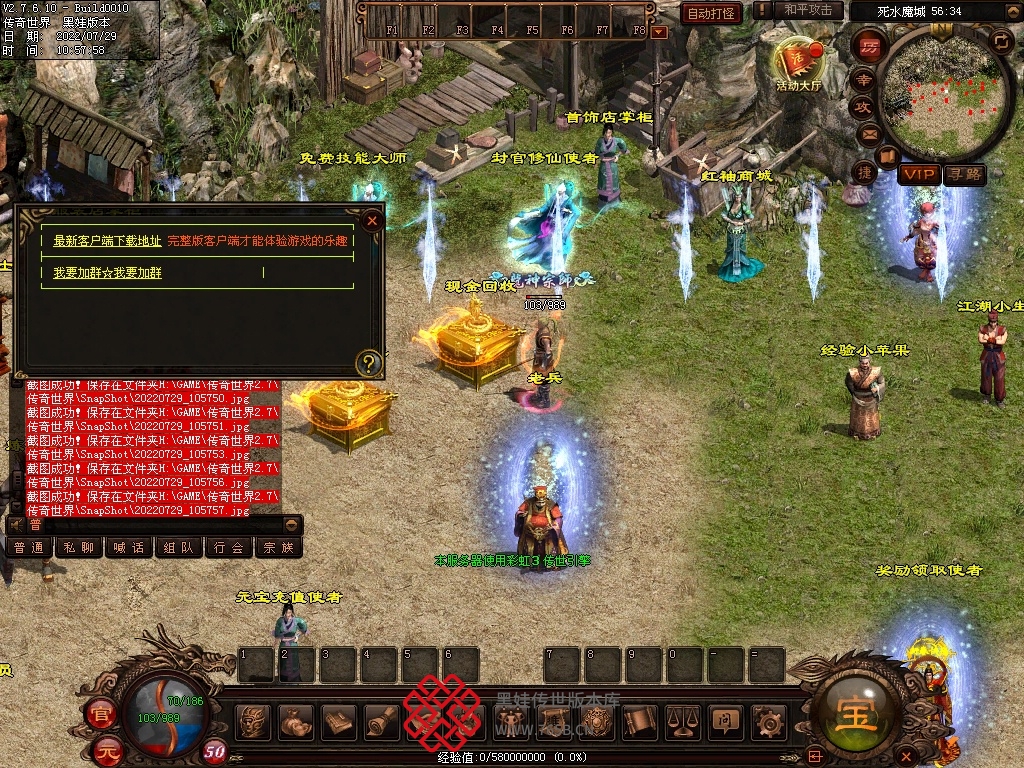Open the VIP panel
This screenshot has height=768, width=1024.
pyautogui.click(x=918, y=175)
